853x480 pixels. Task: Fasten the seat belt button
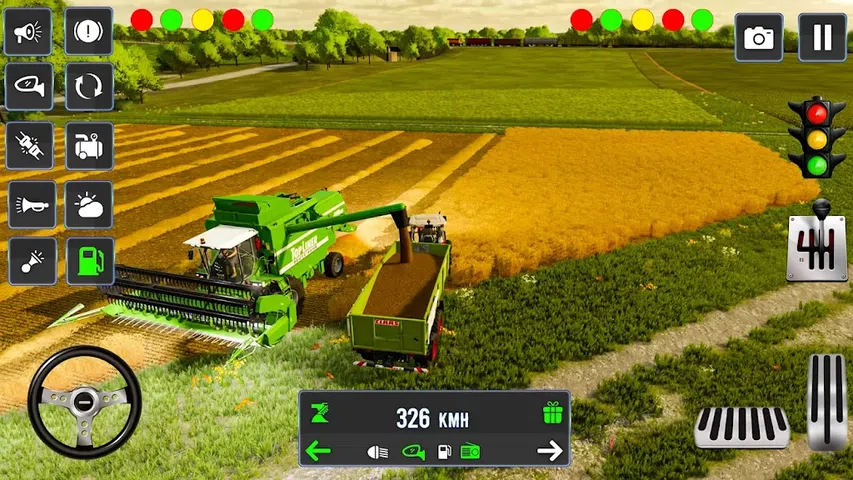tap(29, 146)
